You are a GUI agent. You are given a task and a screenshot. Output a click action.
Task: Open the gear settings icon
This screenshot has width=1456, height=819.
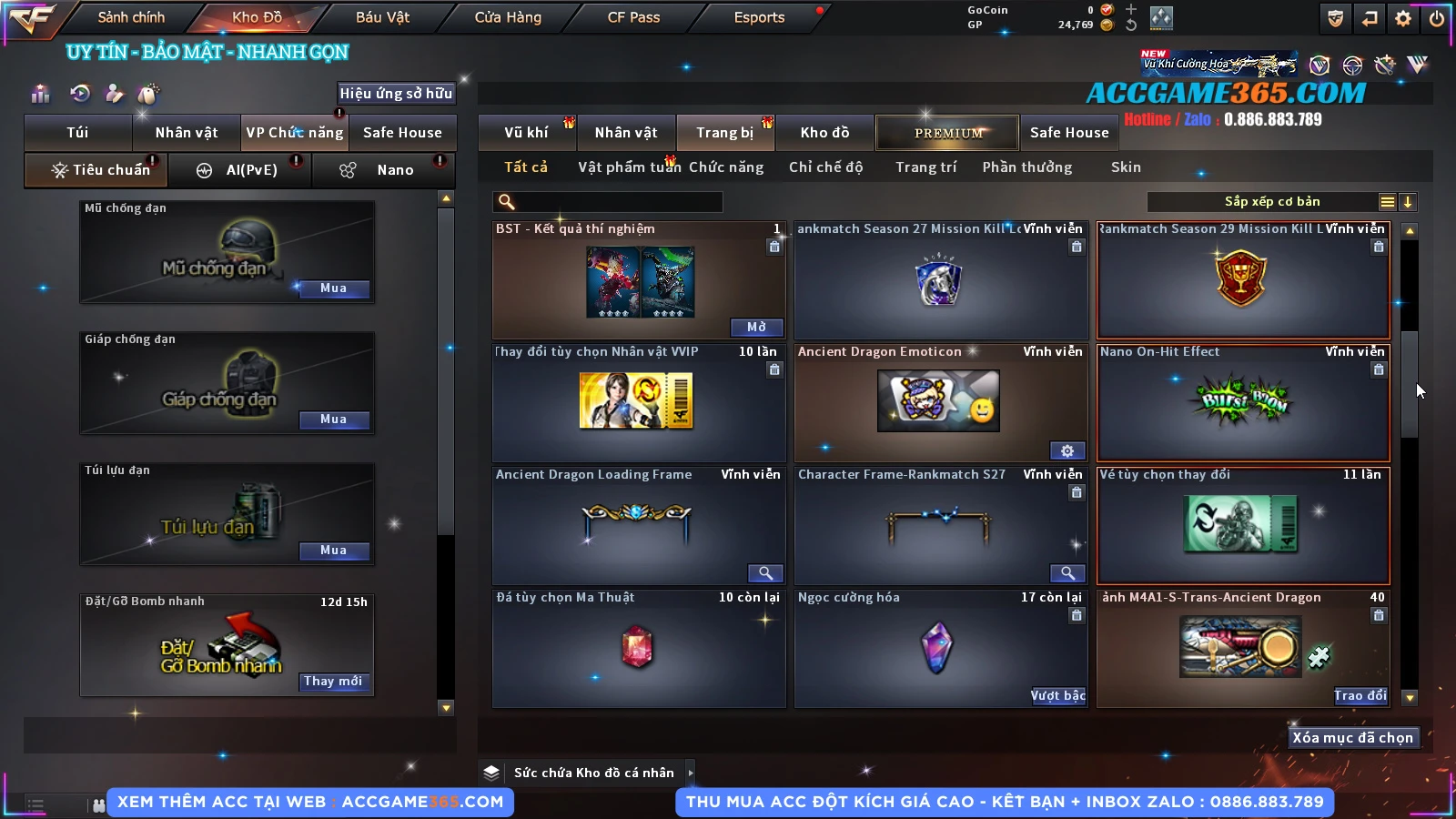1403,18
